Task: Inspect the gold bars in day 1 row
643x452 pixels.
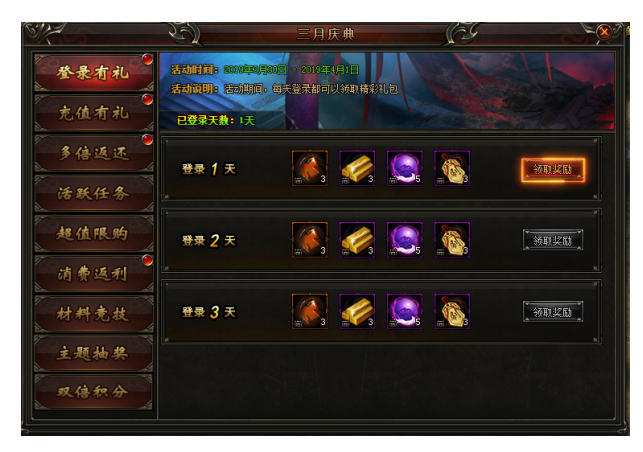Action: point(357,169)
